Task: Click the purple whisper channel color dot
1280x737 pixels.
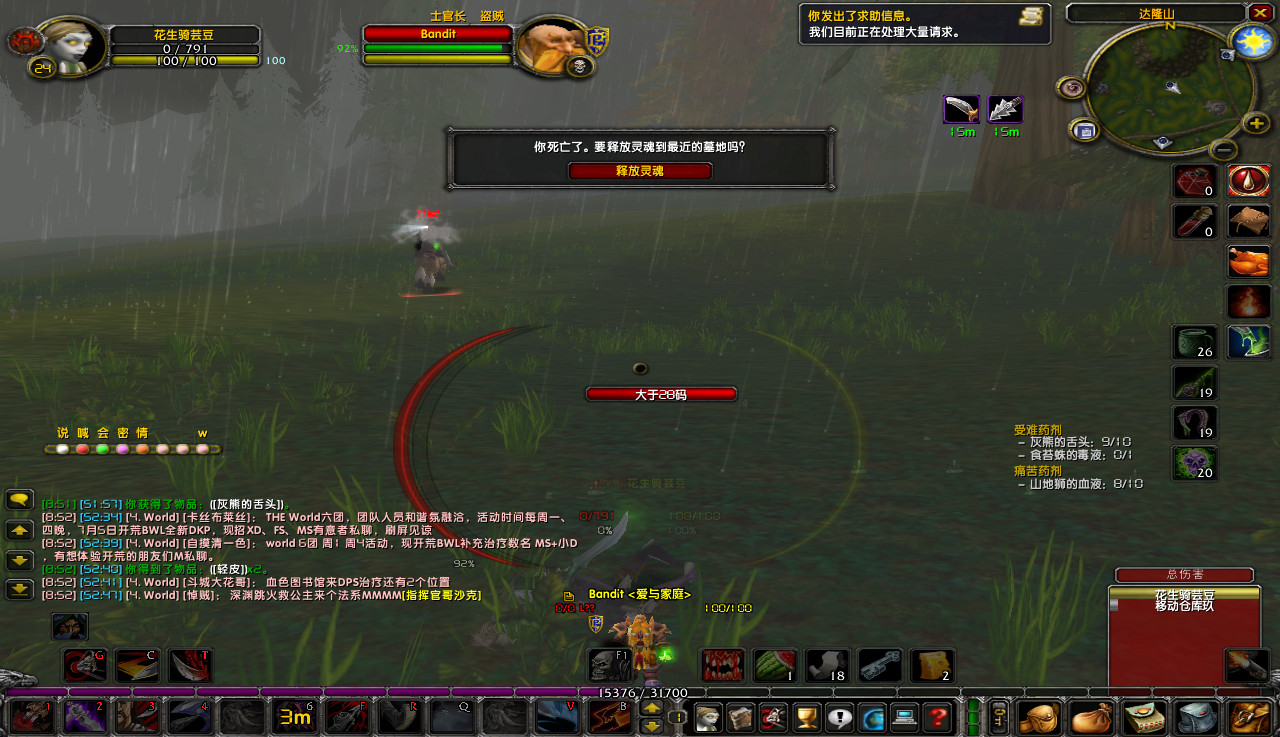Action: (x=123, y=447)
